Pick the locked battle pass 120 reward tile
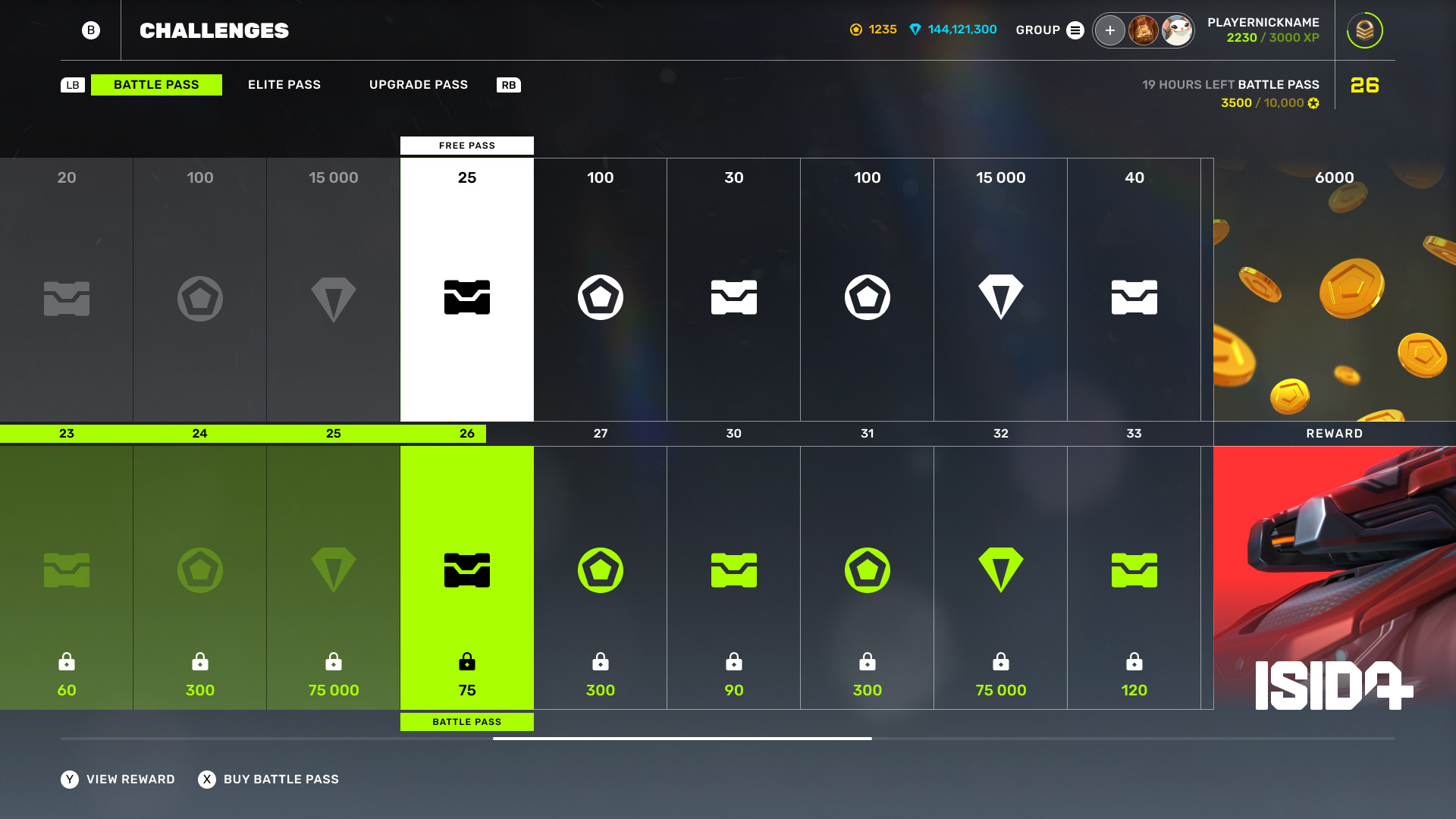 click(x=1134, y=578)
